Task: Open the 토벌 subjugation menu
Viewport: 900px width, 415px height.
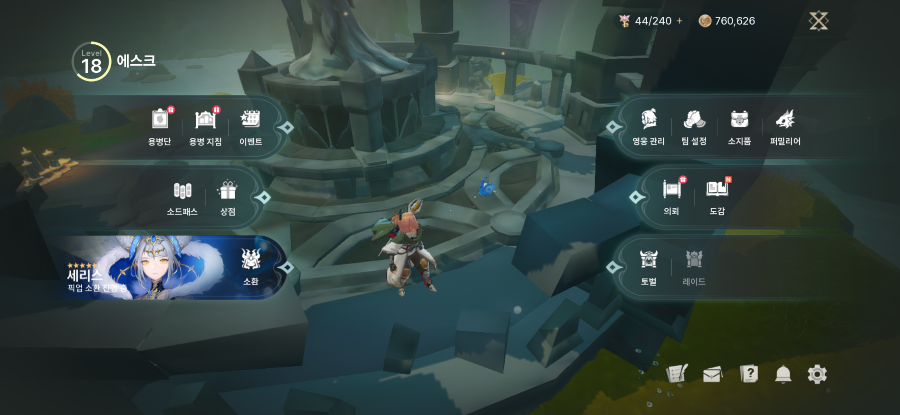Action: tap(648, 266)
